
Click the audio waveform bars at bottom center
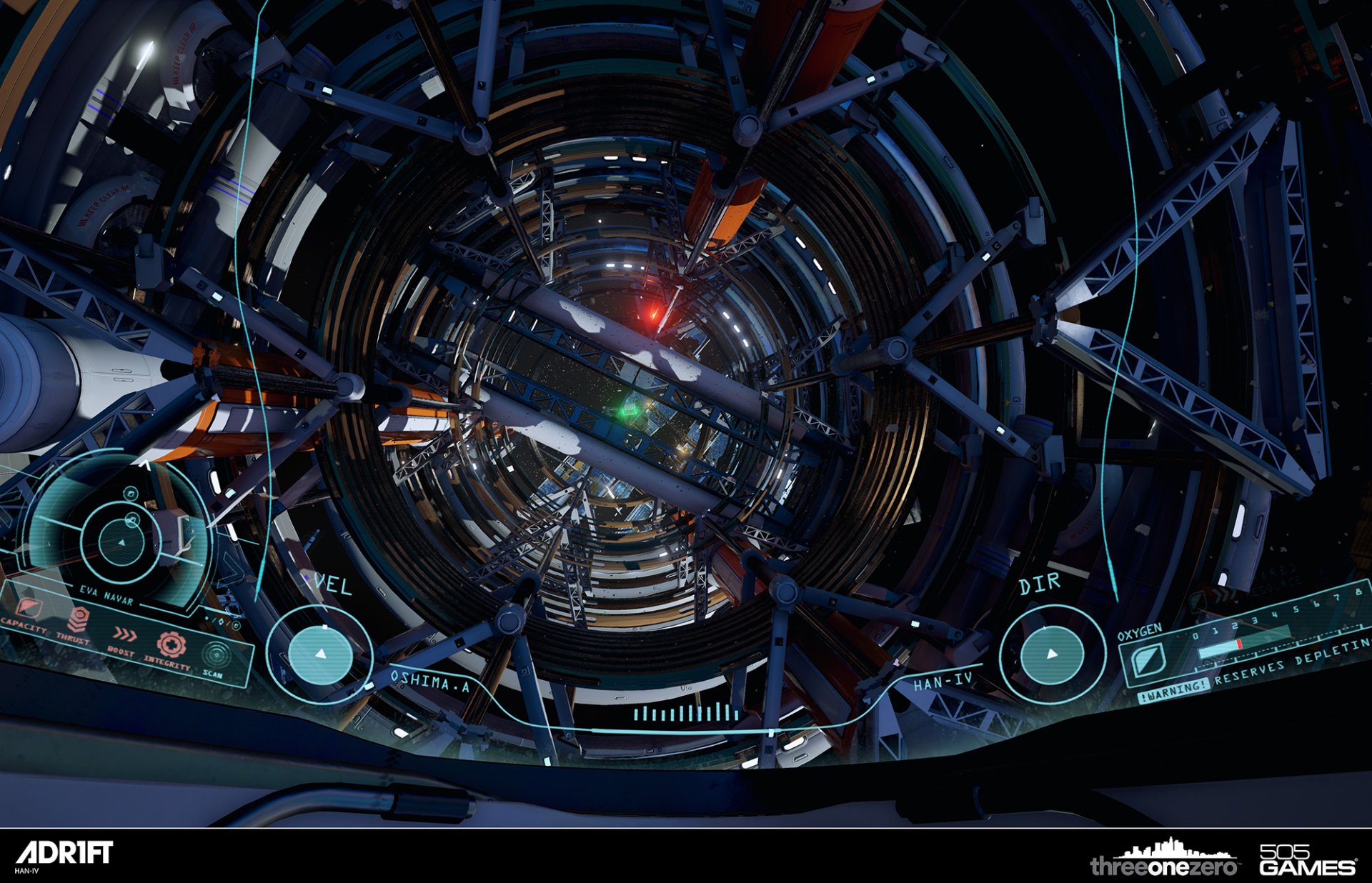[x=686, y=712]
